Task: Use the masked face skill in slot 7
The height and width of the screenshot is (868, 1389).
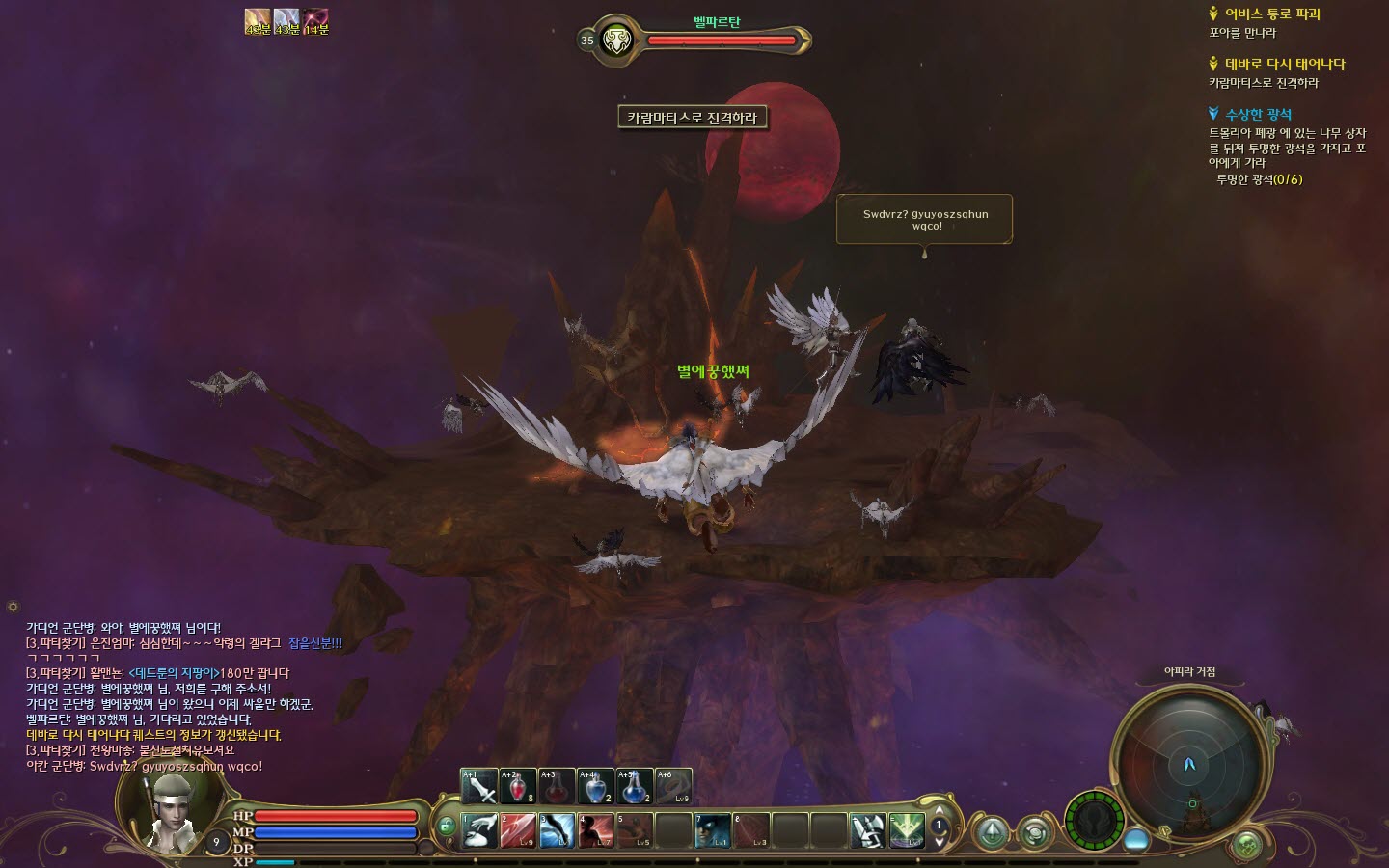Action: point(713,830)
